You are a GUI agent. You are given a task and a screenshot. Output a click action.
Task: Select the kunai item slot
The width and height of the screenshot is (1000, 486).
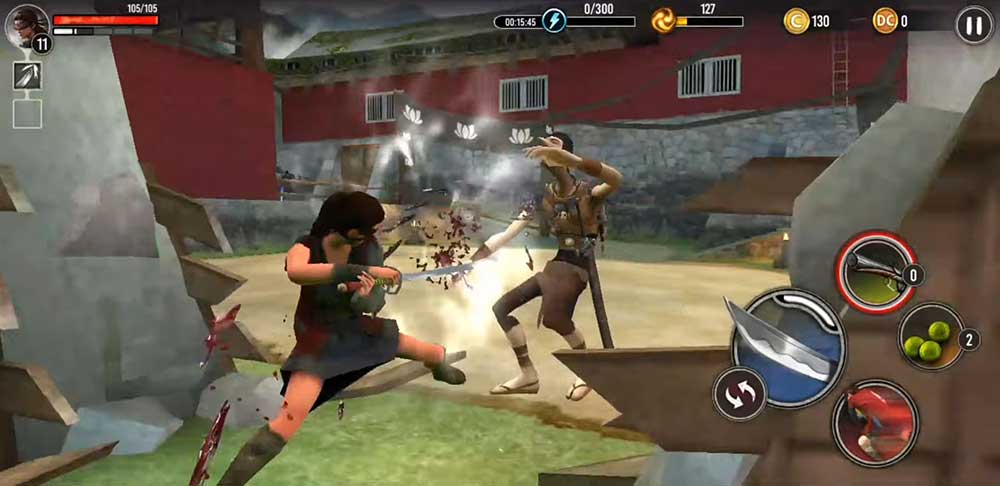point(27,77)
